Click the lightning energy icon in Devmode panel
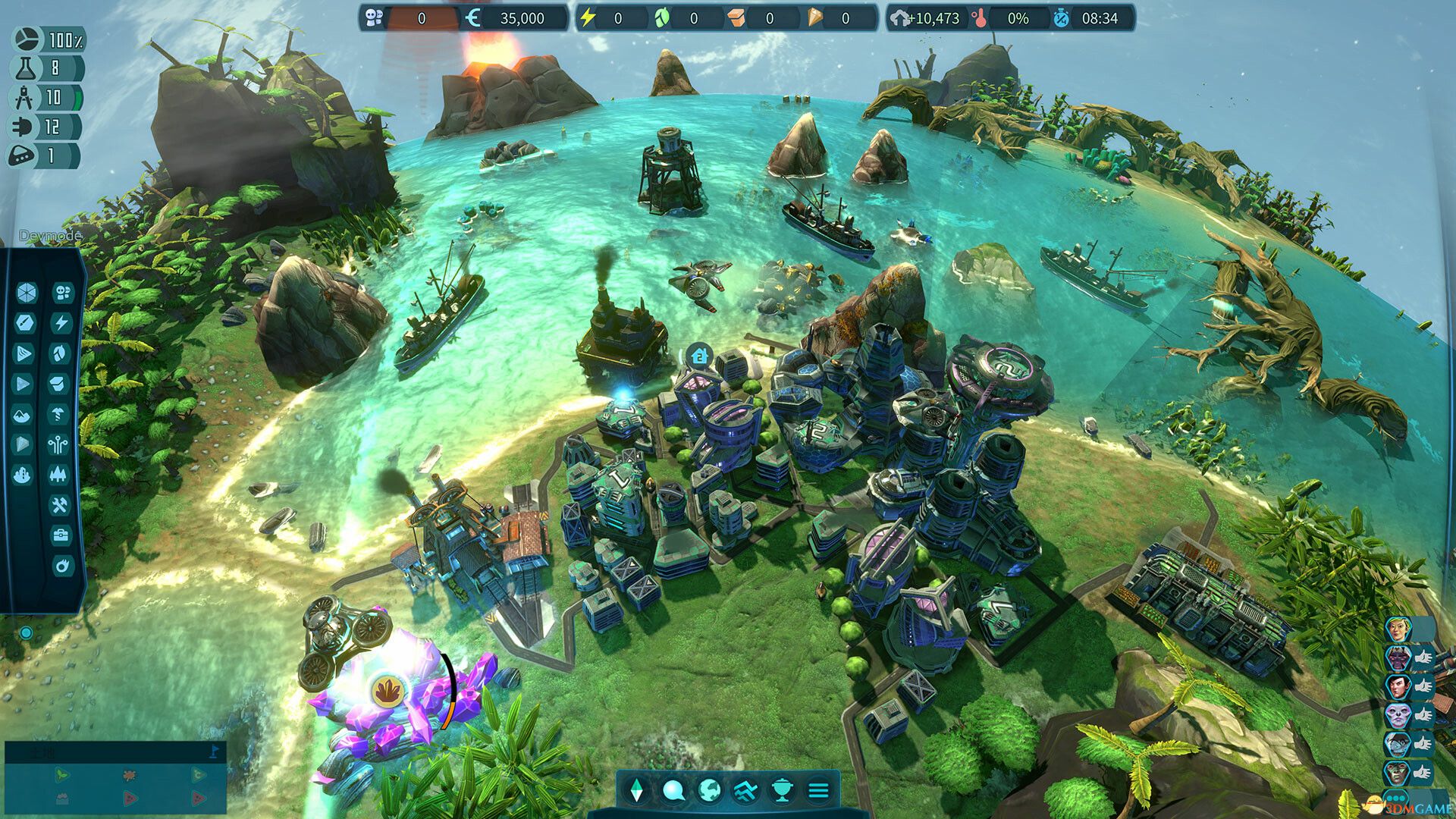 [x=61, y=322]
